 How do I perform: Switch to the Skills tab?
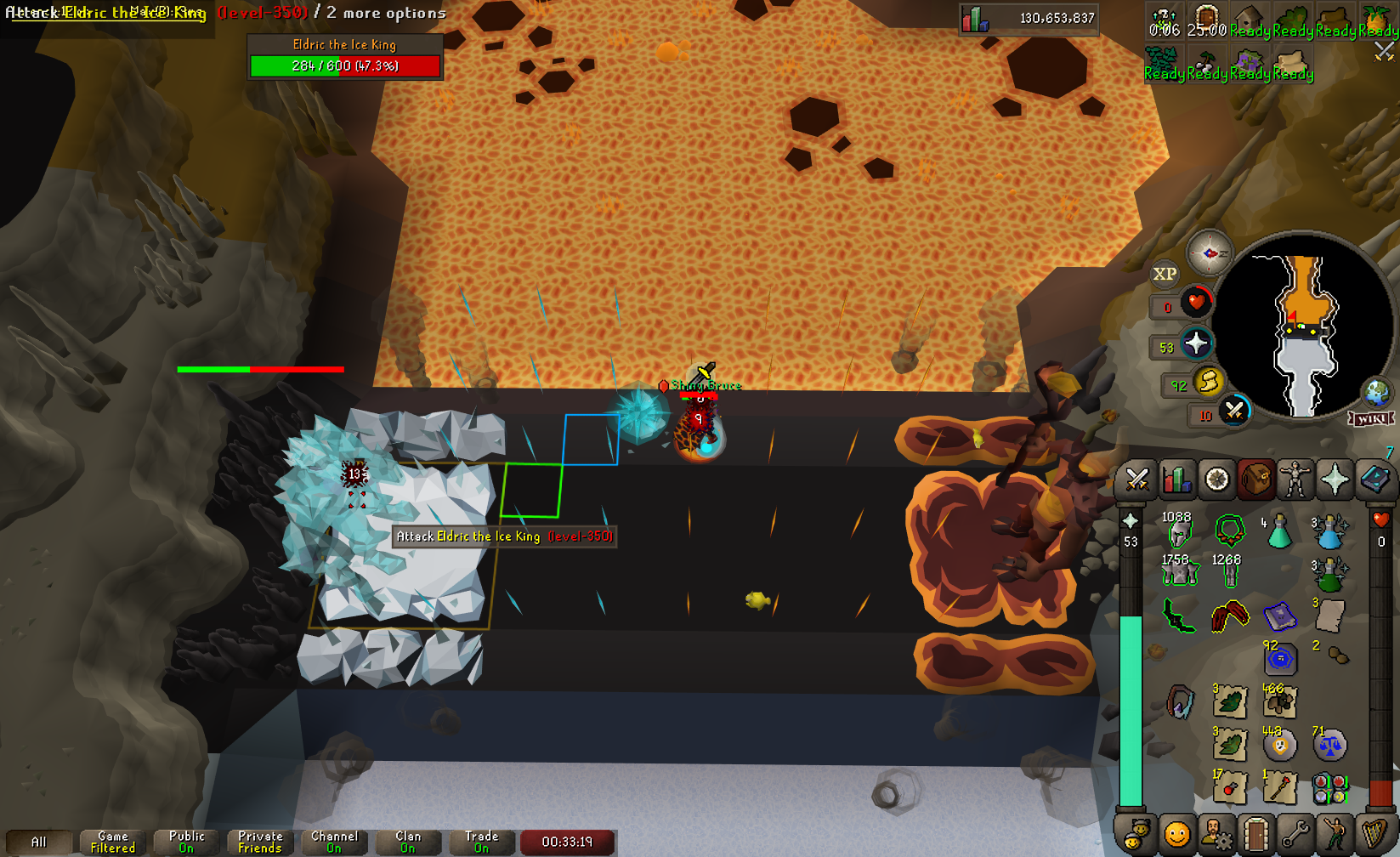[x=1176, y=480]
